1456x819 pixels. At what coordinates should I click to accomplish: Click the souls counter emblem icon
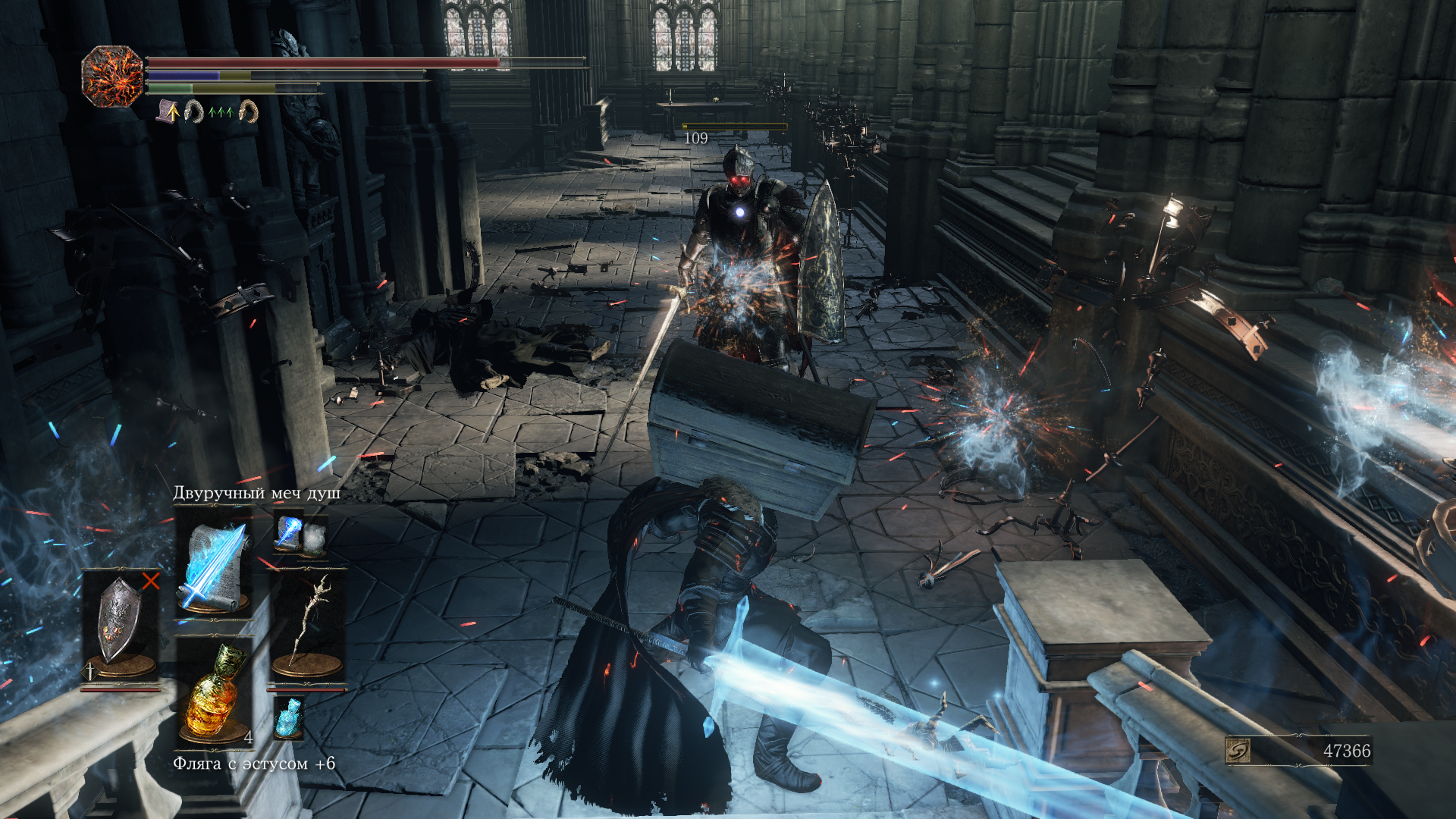(x=1238, y=751)
